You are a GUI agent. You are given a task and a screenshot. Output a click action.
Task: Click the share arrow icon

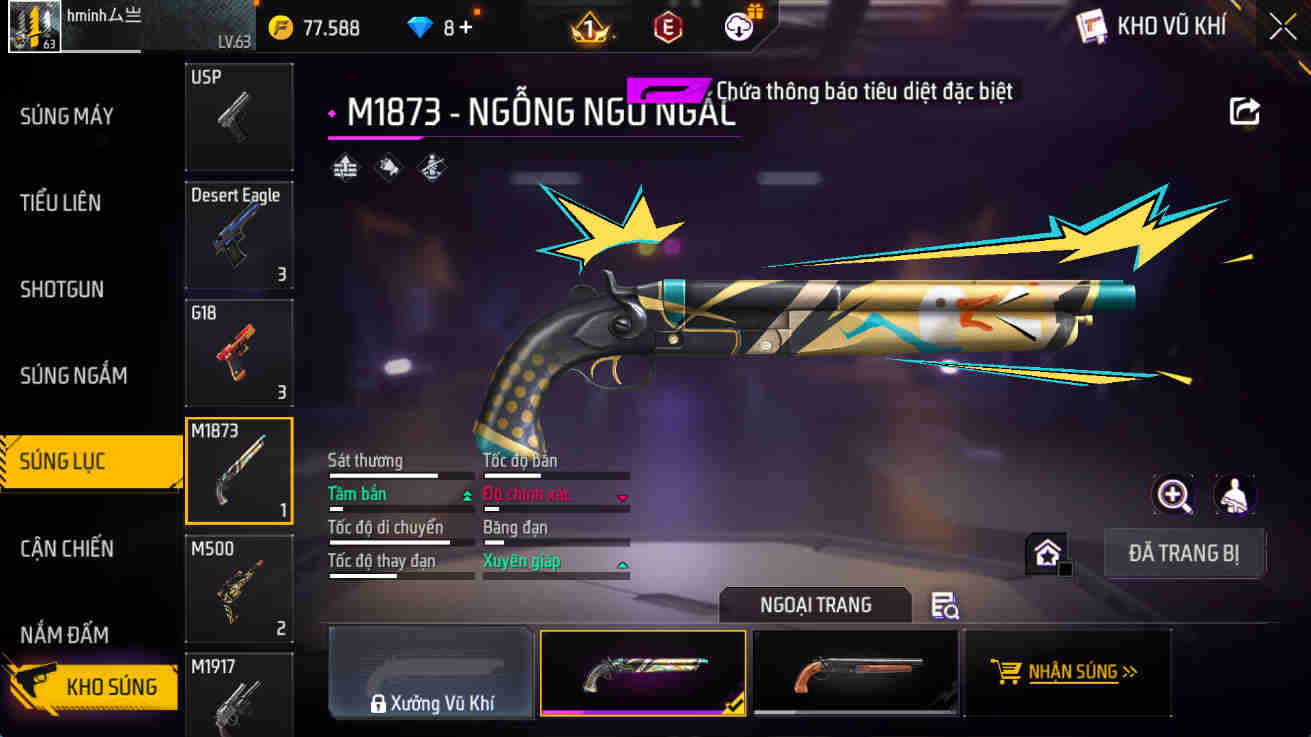coord(1245,111)
